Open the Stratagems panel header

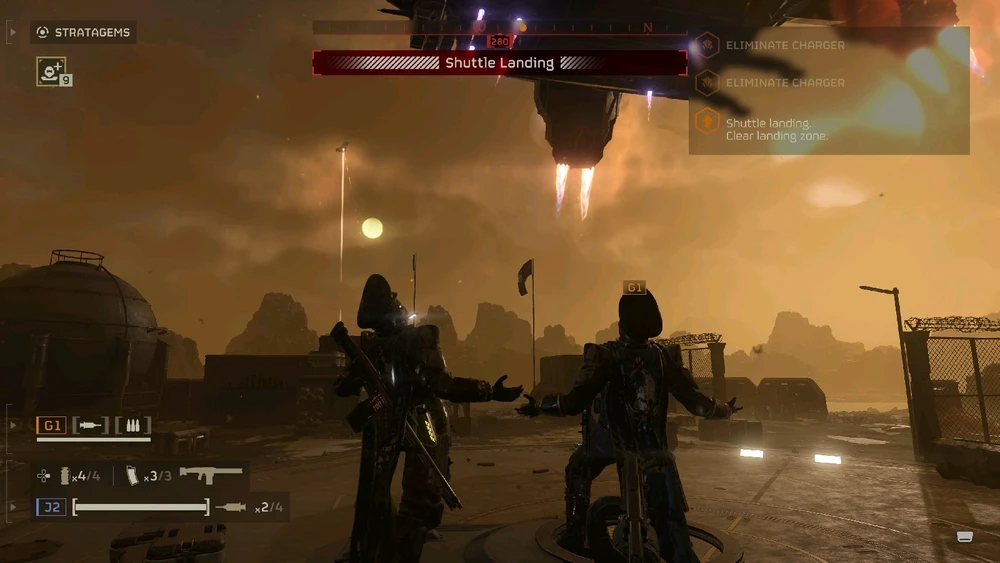(83, 32)
